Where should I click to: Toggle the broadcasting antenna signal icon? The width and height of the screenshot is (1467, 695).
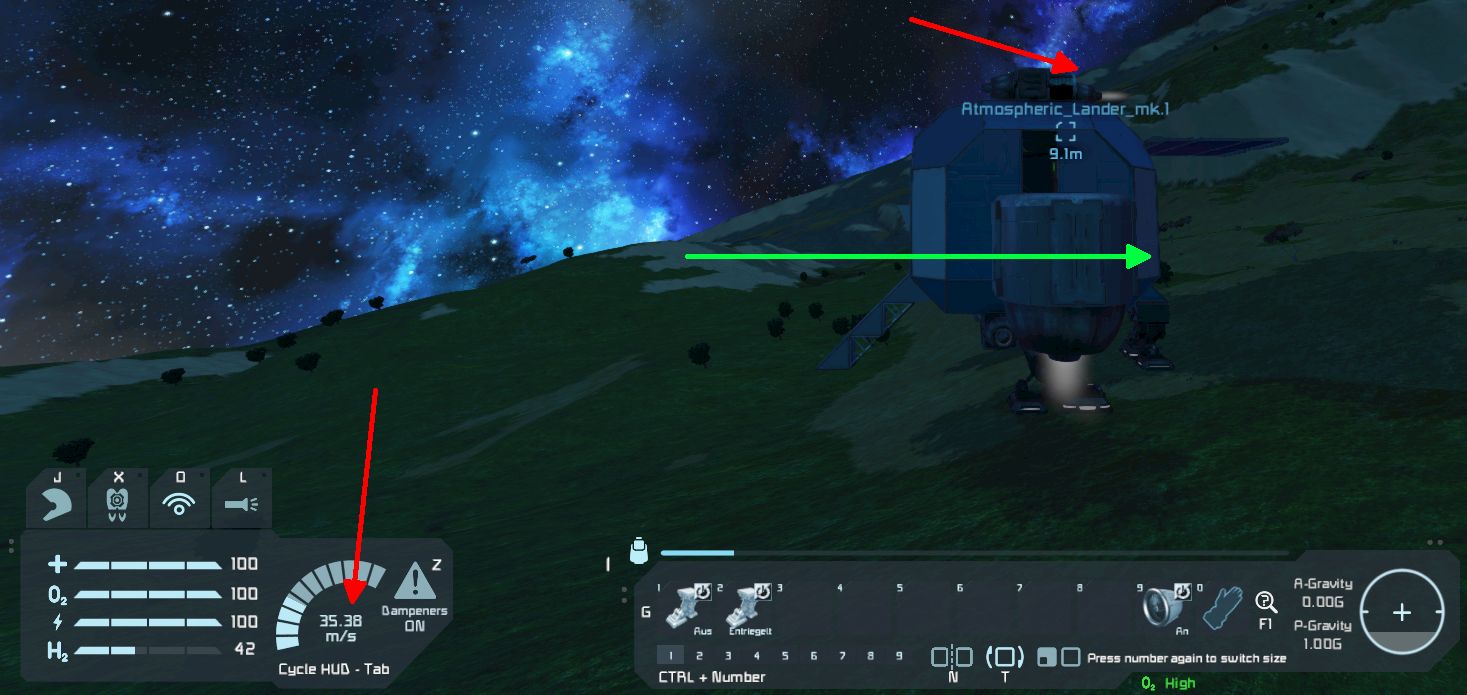coord(180,505)
